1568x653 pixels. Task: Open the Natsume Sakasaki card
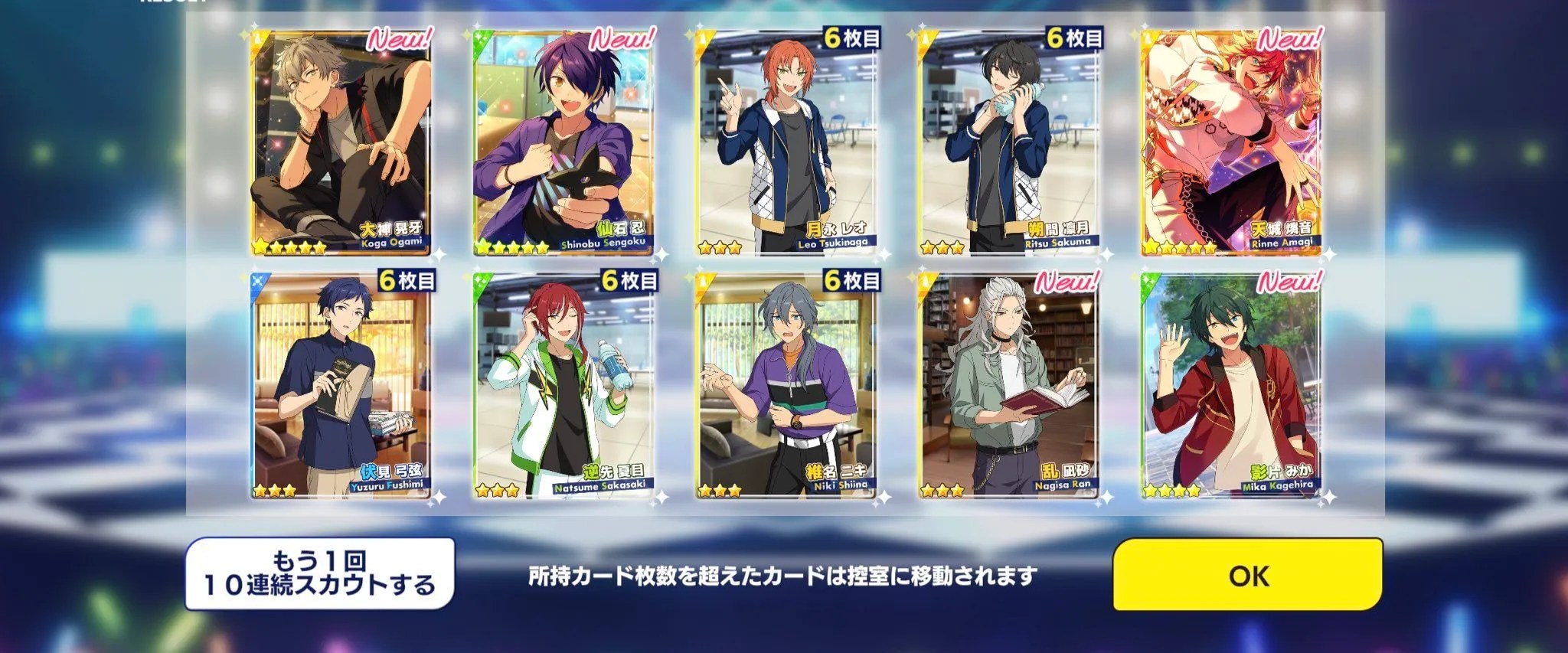pyautogui.click(x=563, y=385)
